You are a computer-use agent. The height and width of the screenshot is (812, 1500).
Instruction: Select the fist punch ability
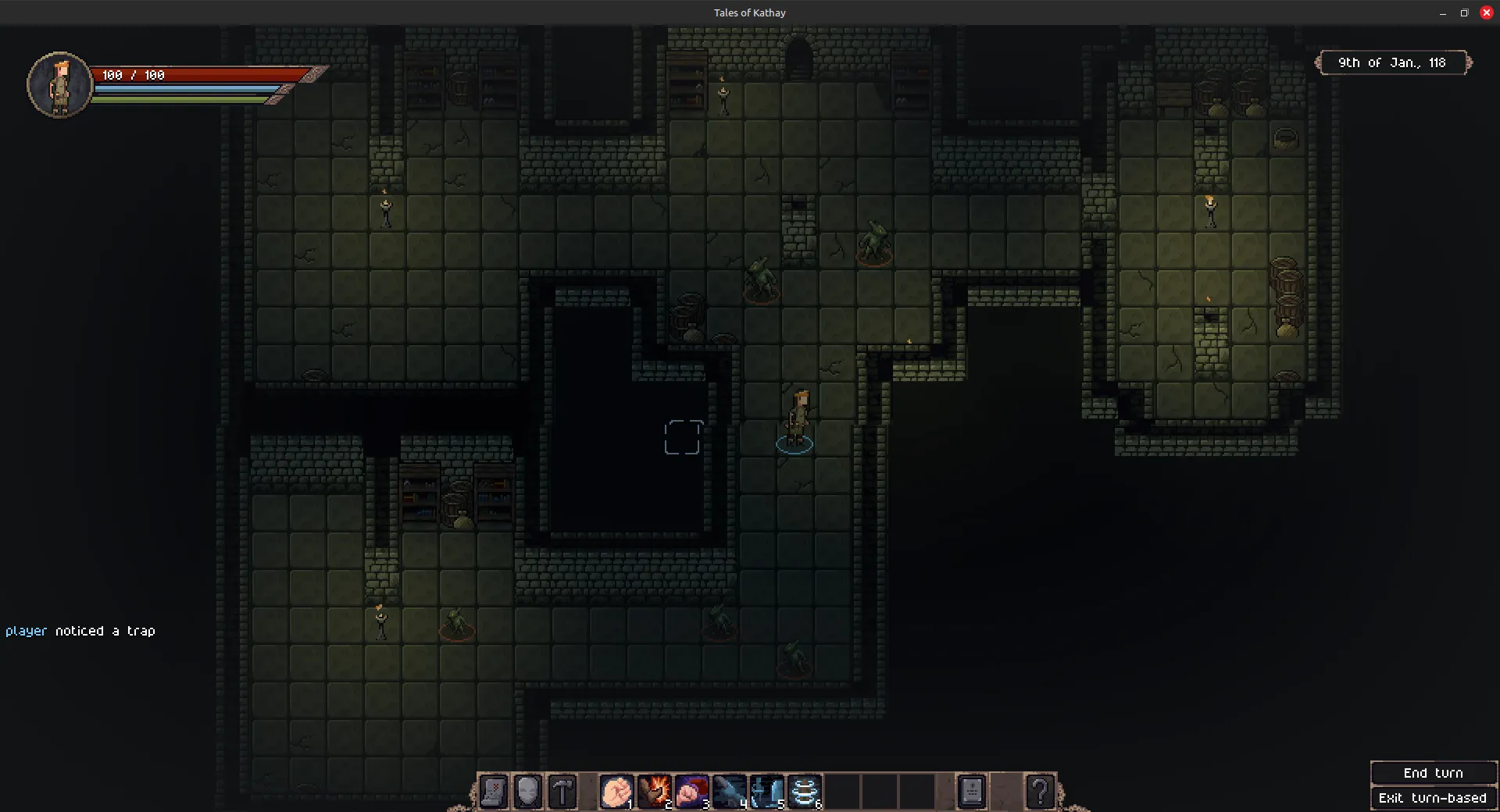click(617, 792)
